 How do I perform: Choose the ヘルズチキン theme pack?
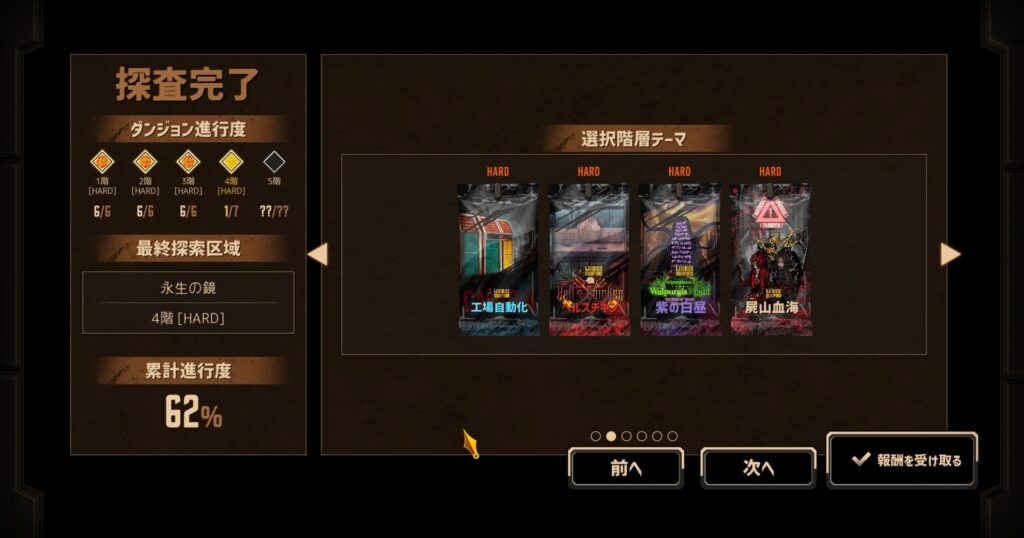tap(589, 258)
